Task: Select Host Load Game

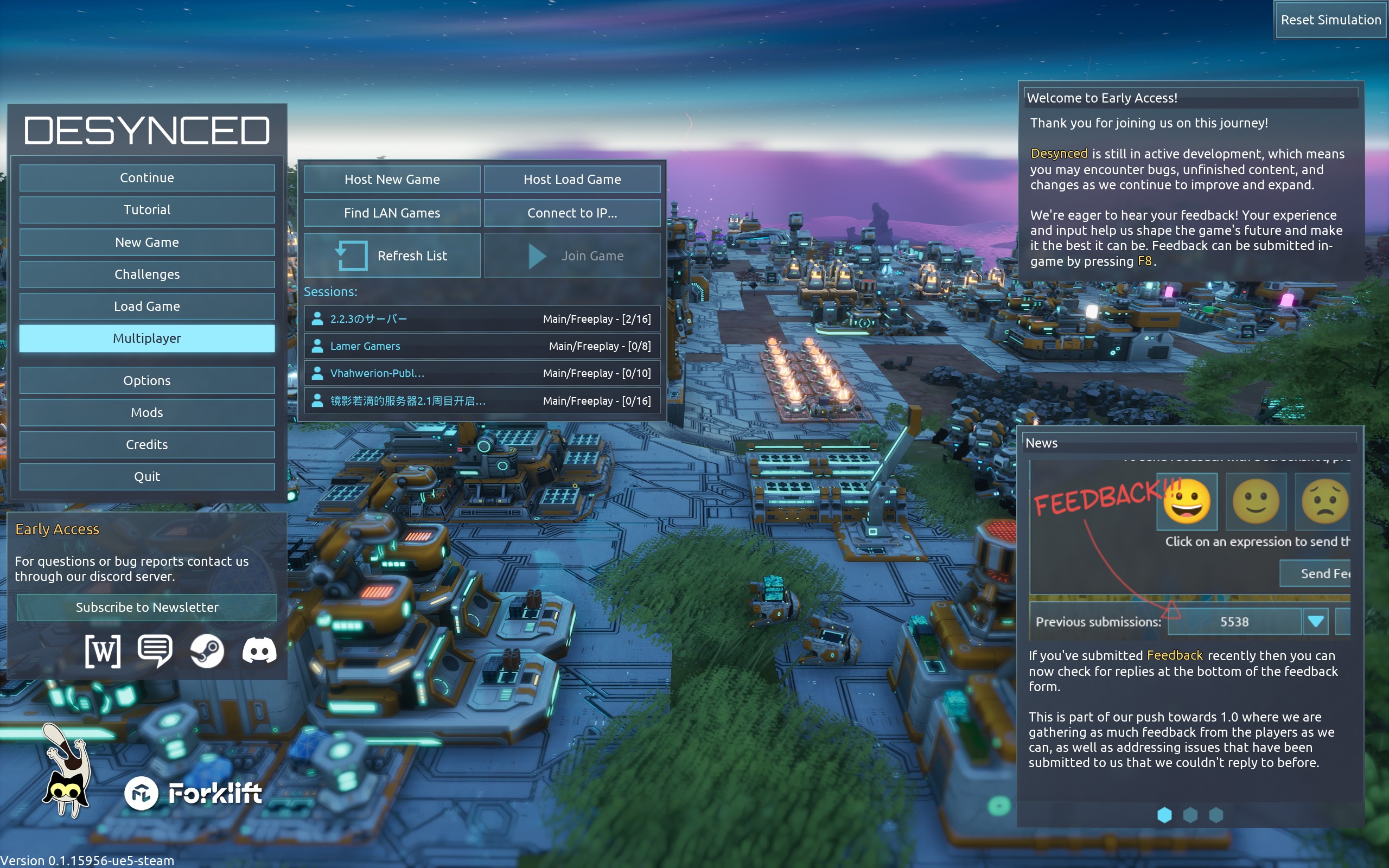Action: click(572, 180)
